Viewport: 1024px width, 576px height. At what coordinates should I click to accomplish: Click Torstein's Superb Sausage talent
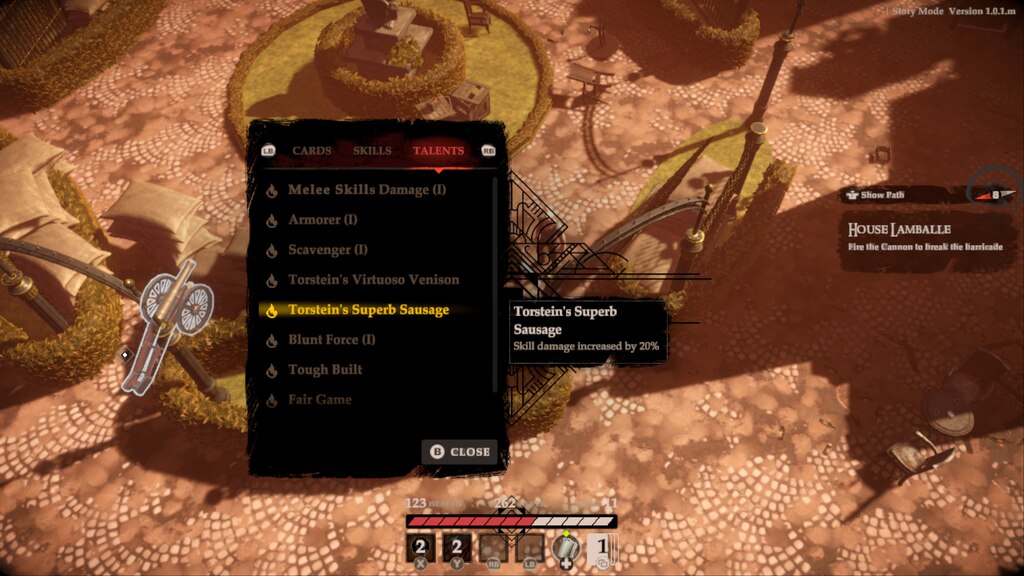coord(368,310)
